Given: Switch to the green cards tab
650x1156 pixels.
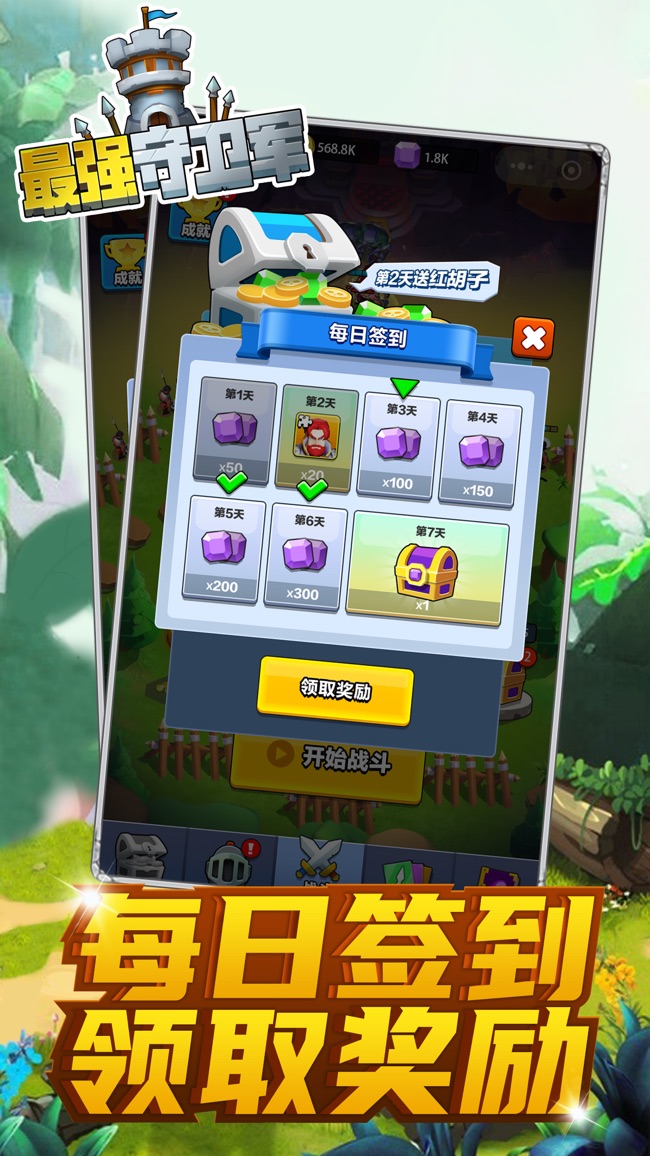Looking at the screenshot, I should (407, 864).
